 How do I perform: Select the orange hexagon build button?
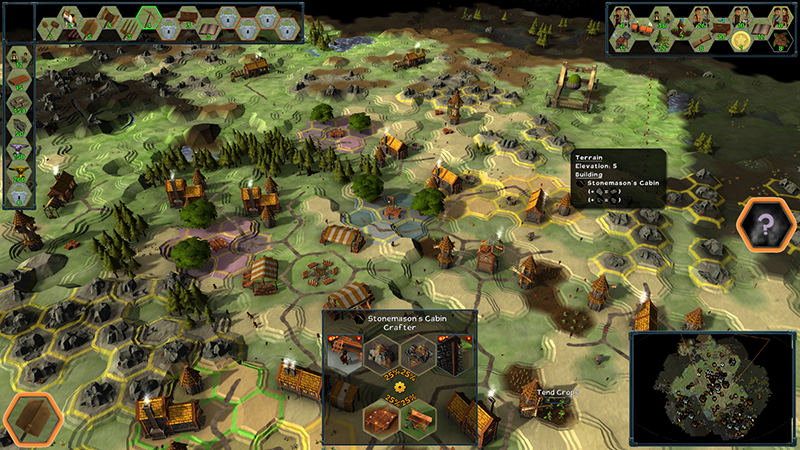[x=31, y=419]
